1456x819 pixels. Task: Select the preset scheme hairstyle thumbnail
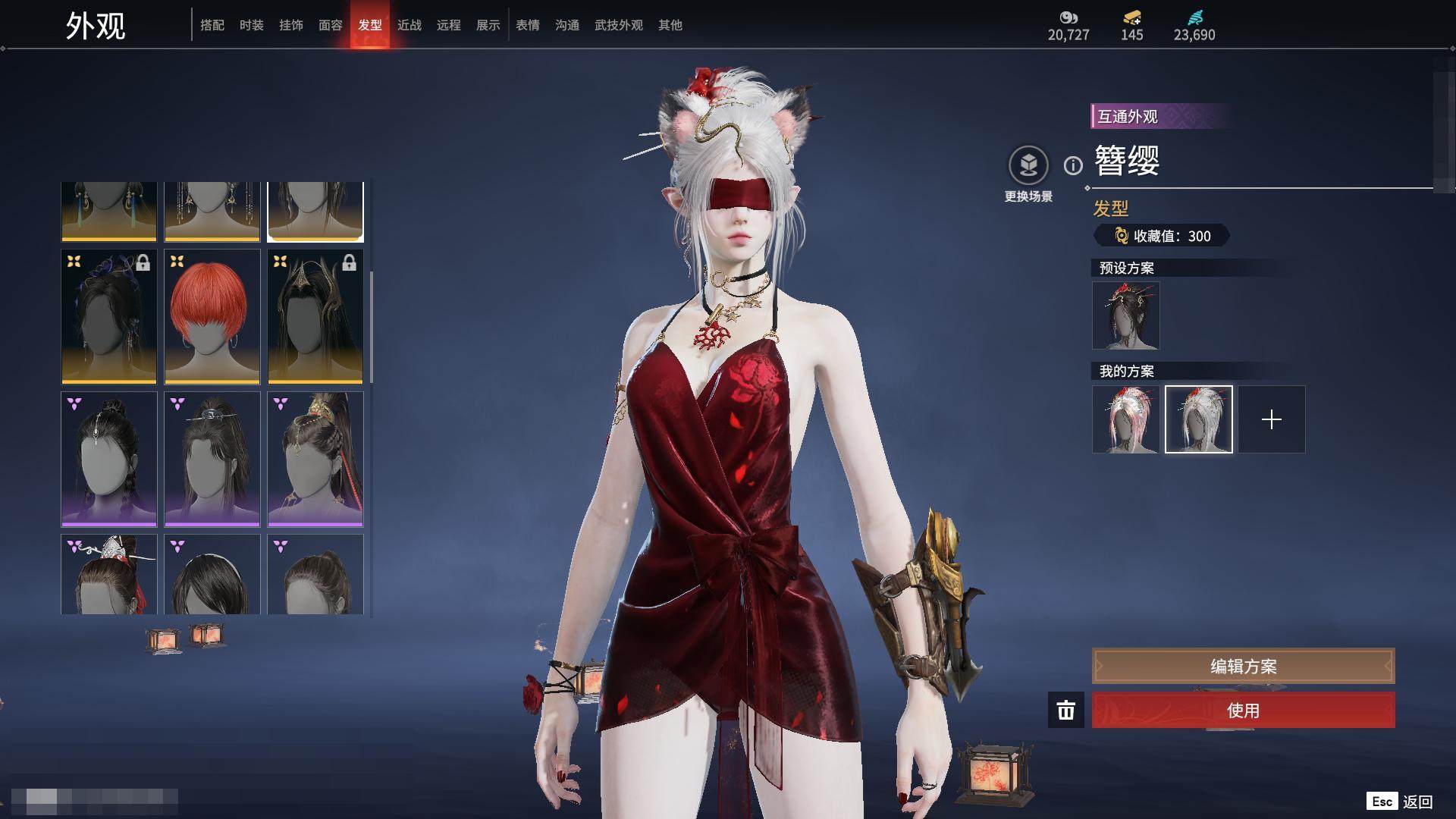[1126, 315]
